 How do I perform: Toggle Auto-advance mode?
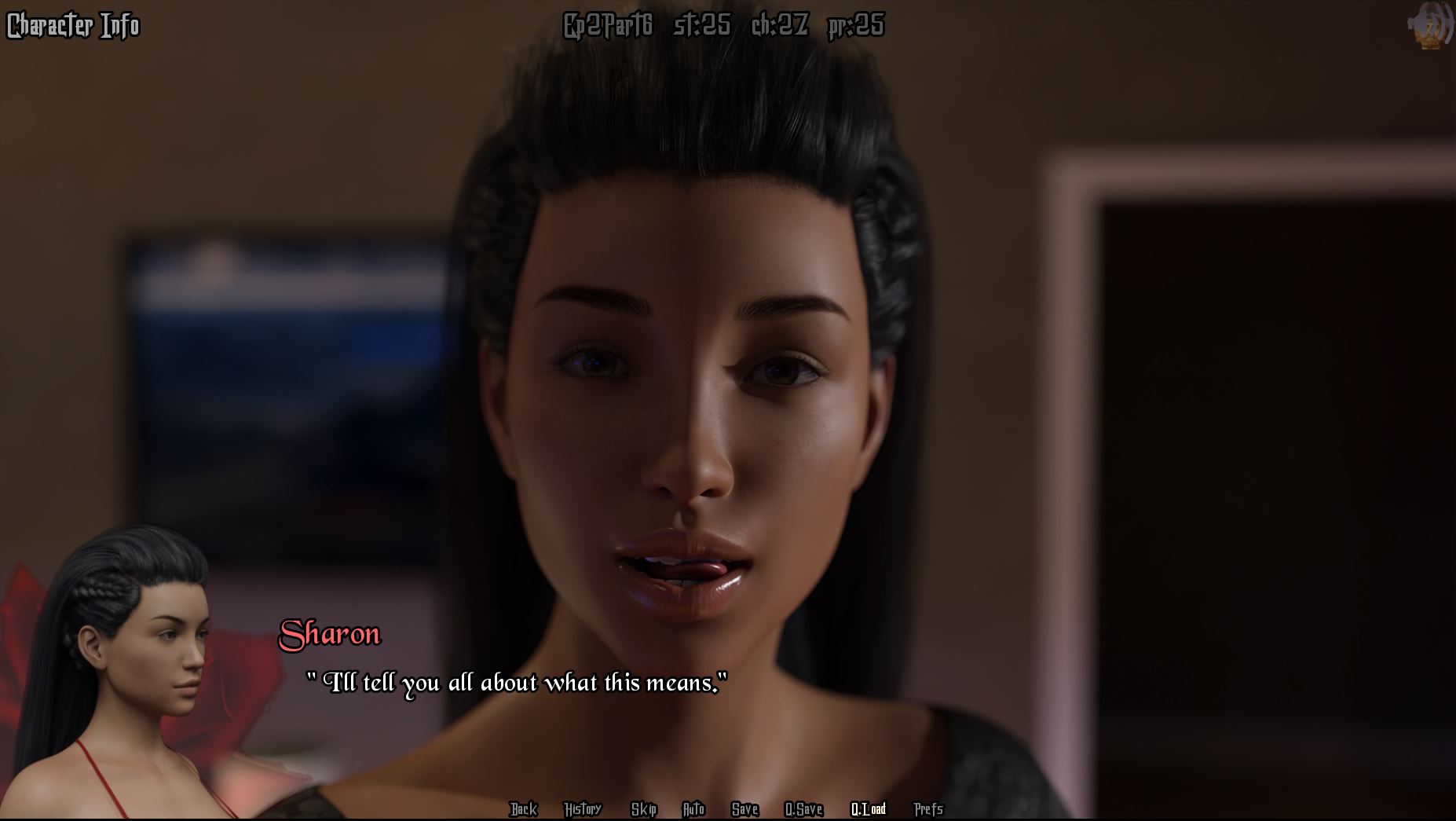click(x=693, y=808)
